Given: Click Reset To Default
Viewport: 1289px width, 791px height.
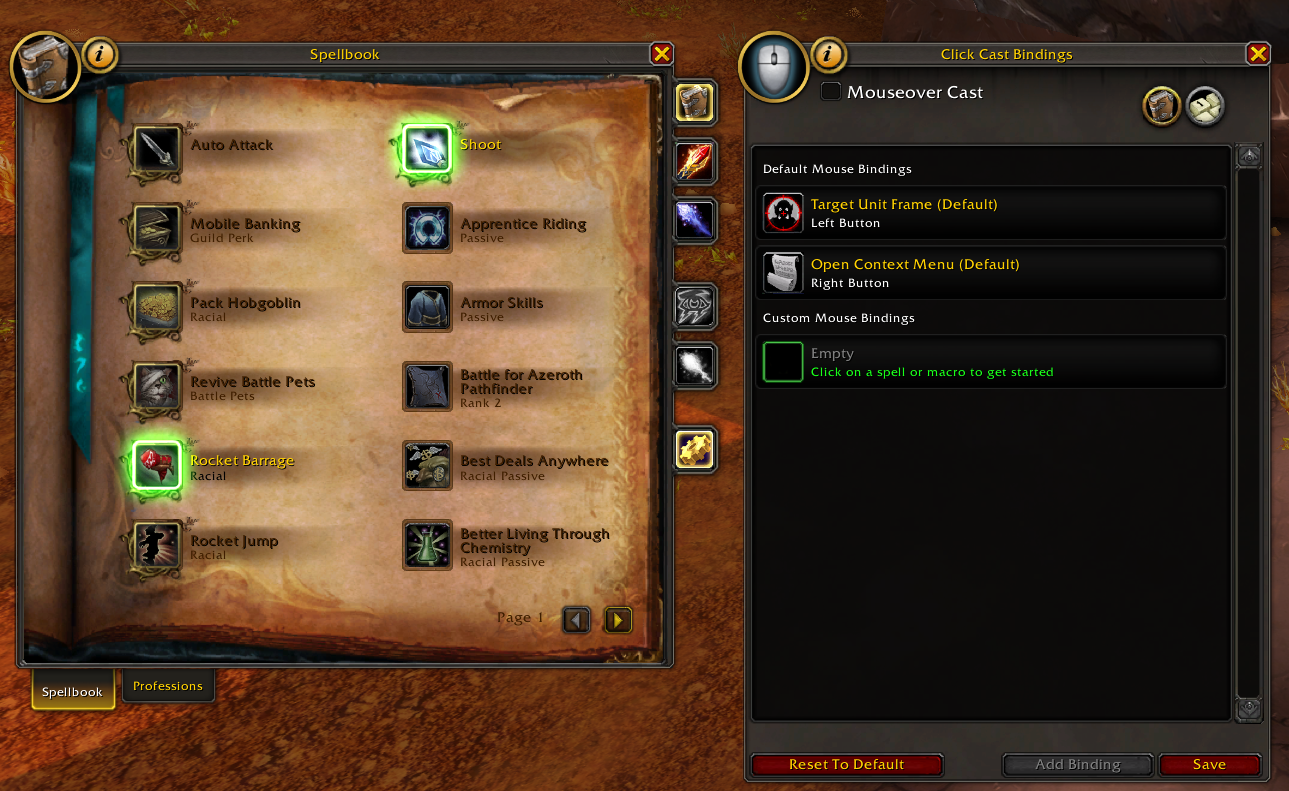Looking at the screenshot, I should click(846, 764).
